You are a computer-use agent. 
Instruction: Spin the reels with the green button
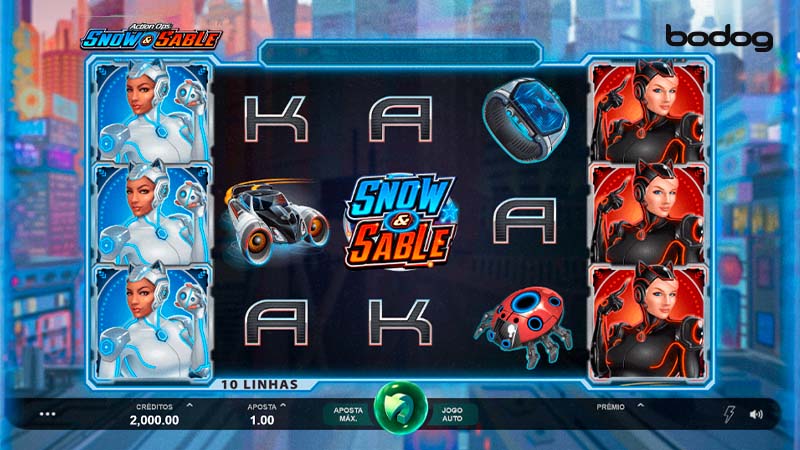tap(399, 410)
